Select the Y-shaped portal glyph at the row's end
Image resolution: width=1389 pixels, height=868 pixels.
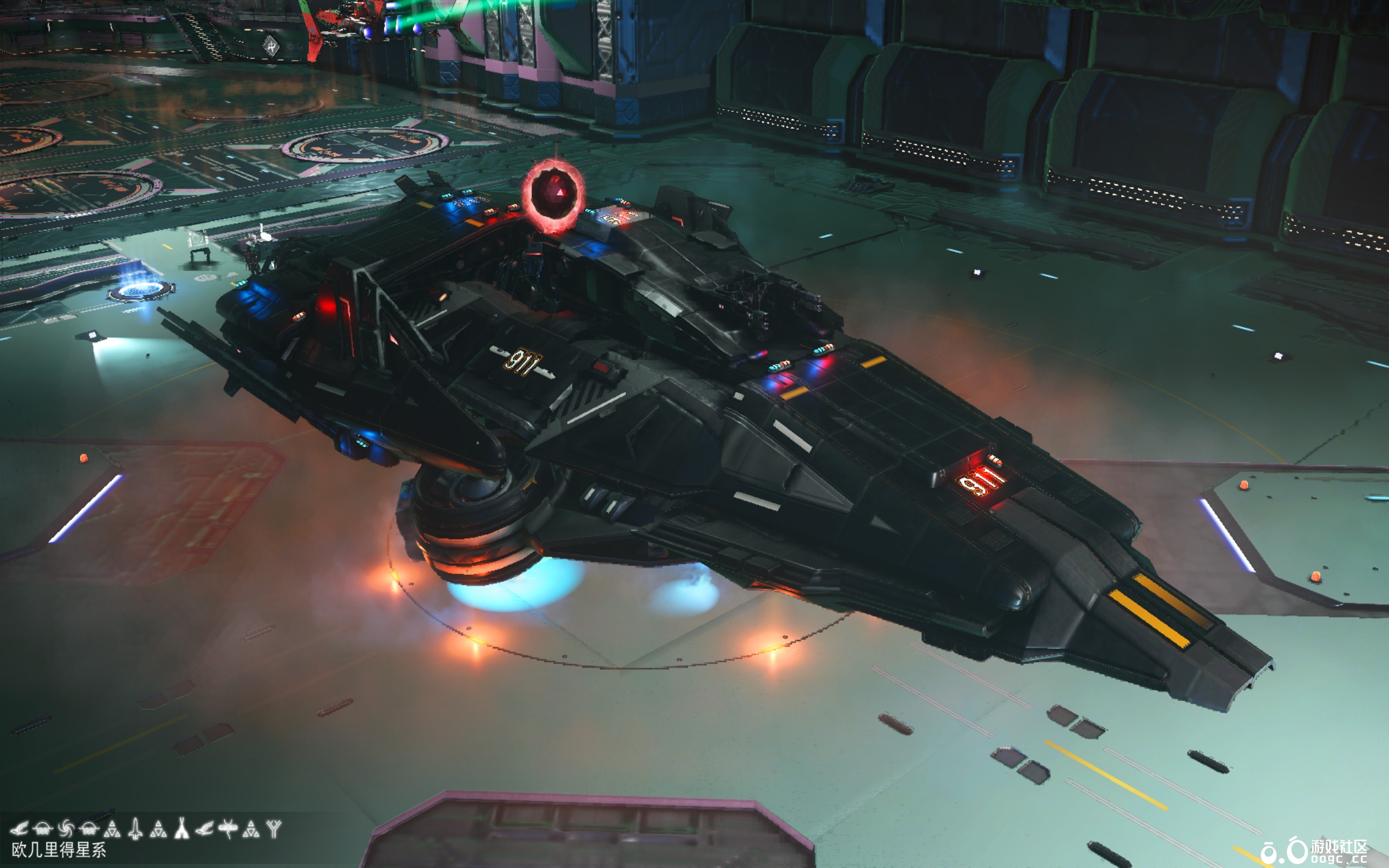tap(274, 828)
